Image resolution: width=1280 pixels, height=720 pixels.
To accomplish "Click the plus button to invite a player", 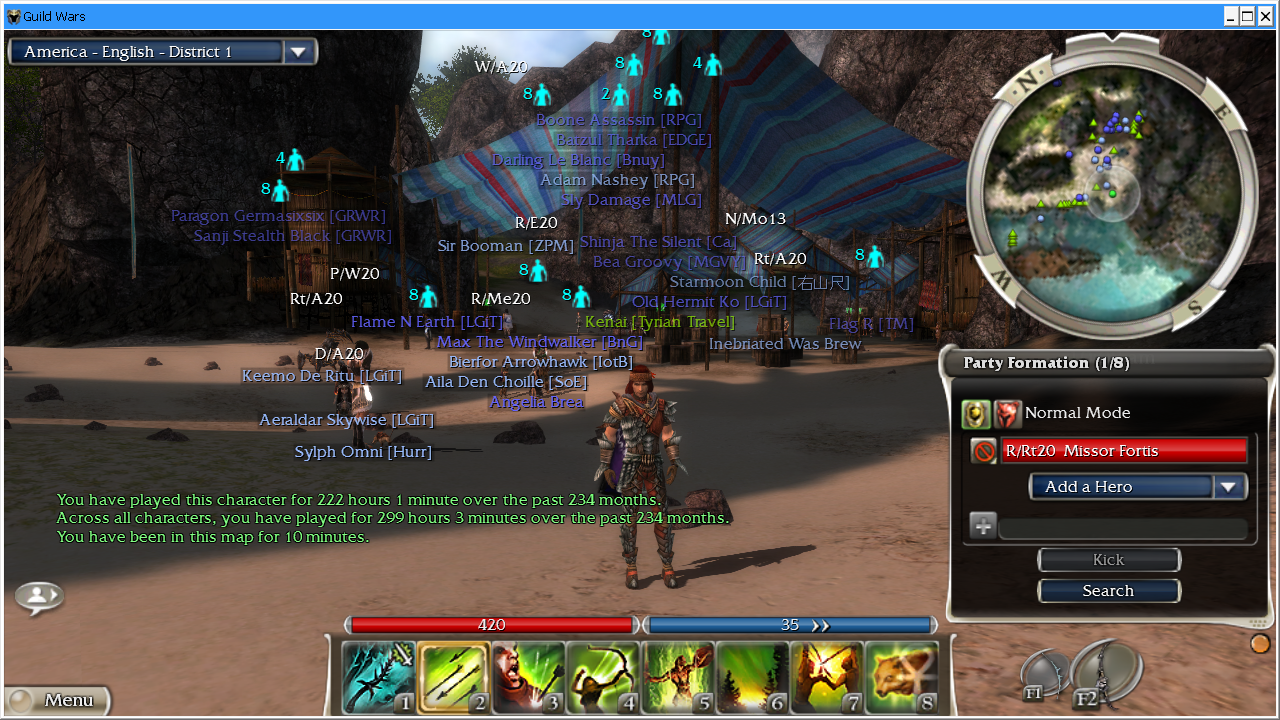I will (x=983, y=526).
